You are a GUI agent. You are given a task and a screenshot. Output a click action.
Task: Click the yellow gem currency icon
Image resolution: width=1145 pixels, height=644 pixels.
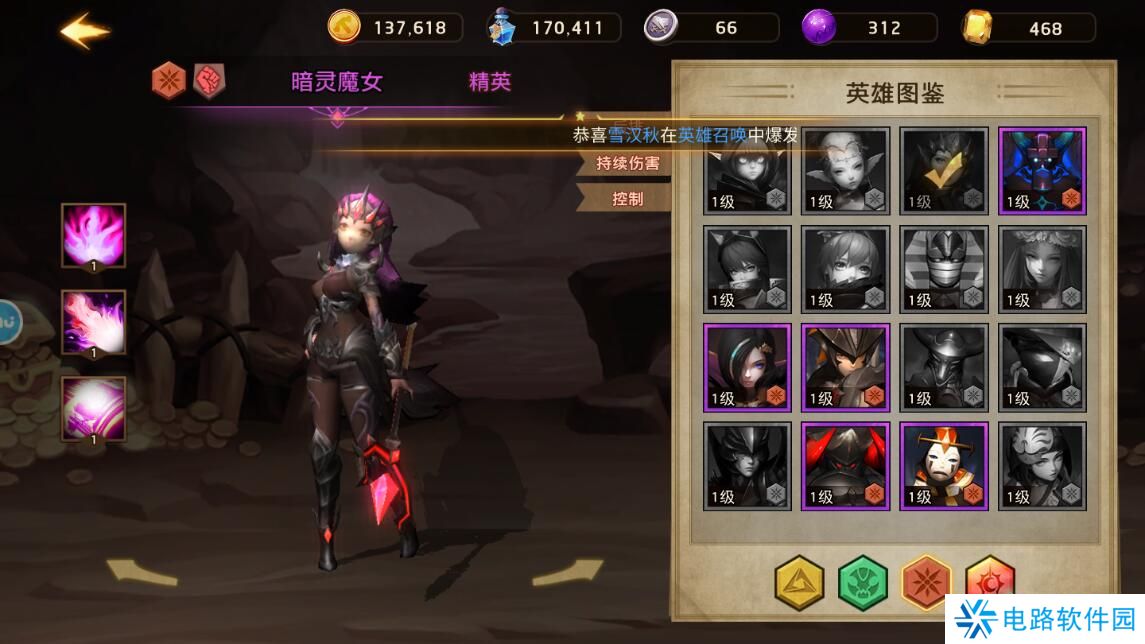tap(978, 27)
